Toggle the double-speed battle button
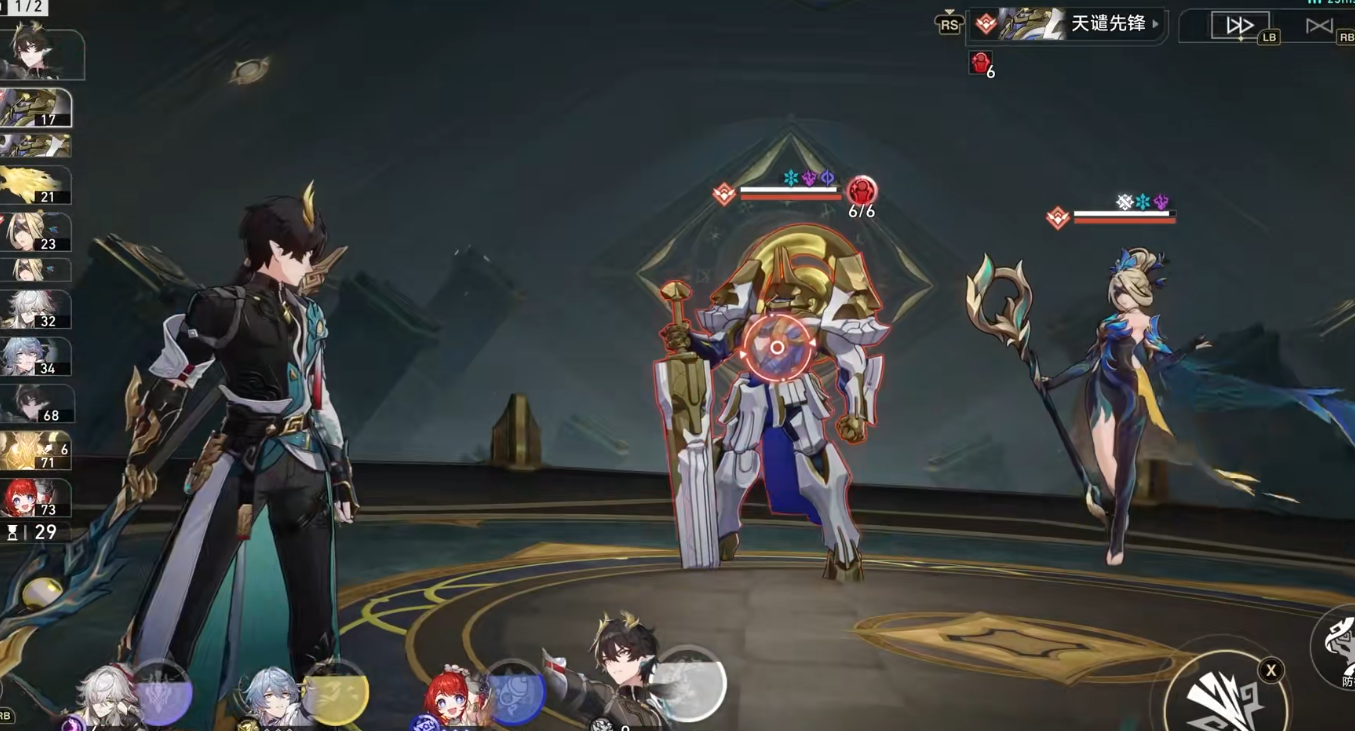 click(x=1239, y=26)
